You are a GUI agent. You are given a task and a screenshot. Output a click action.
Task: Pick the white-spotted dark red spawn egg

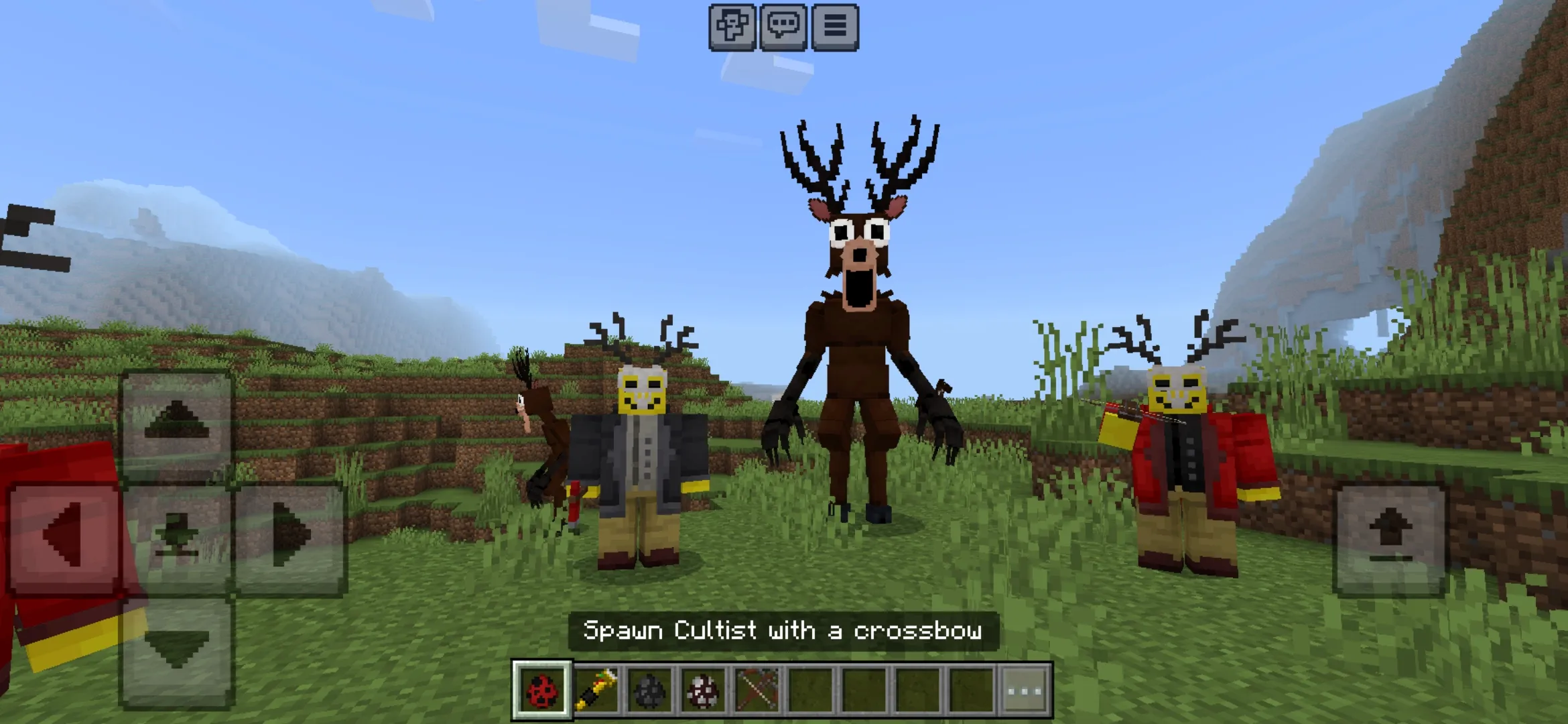click(703, 690)
